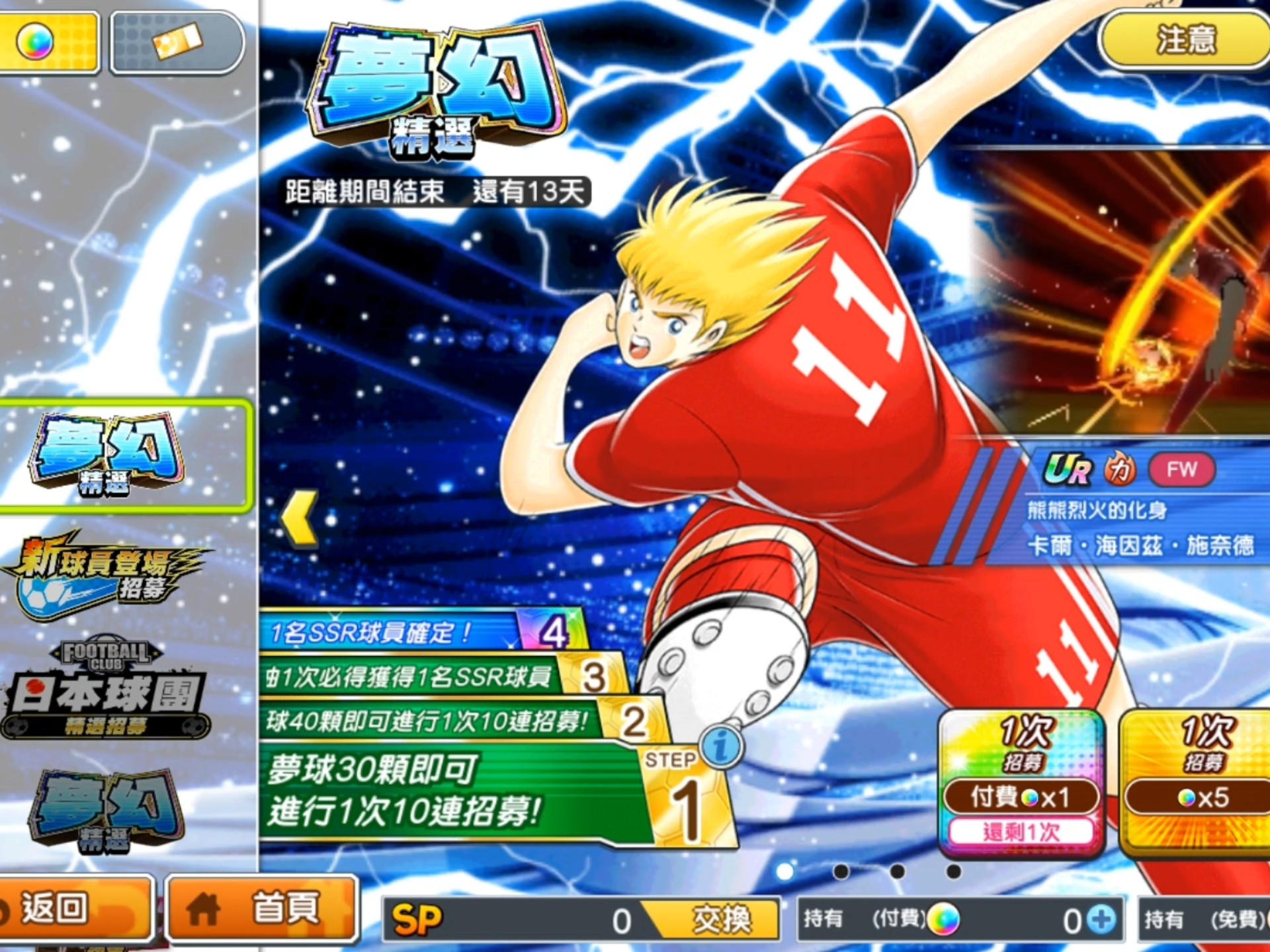Select the bottom 夢幻精選 banner in list
This screenshot has height=952, width=1270.
pos(106,810)
